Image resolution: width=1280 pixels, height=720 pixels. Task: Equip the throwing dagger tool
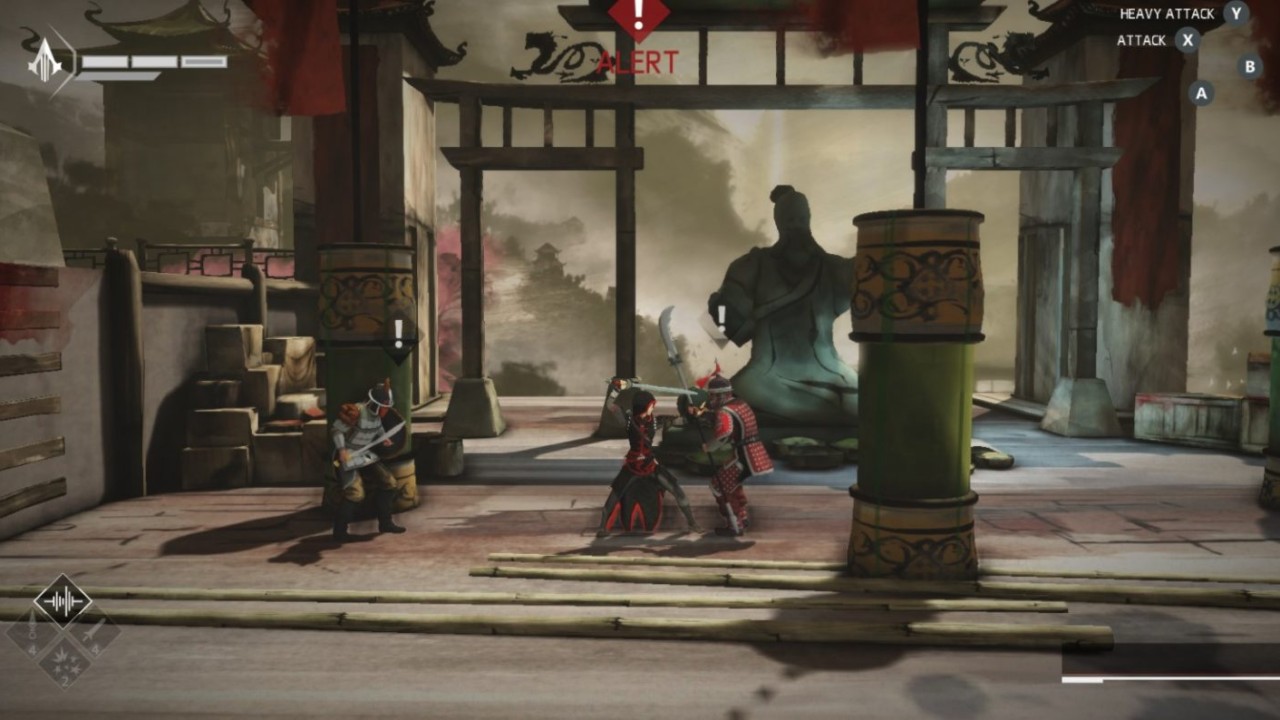pos(93,633)
